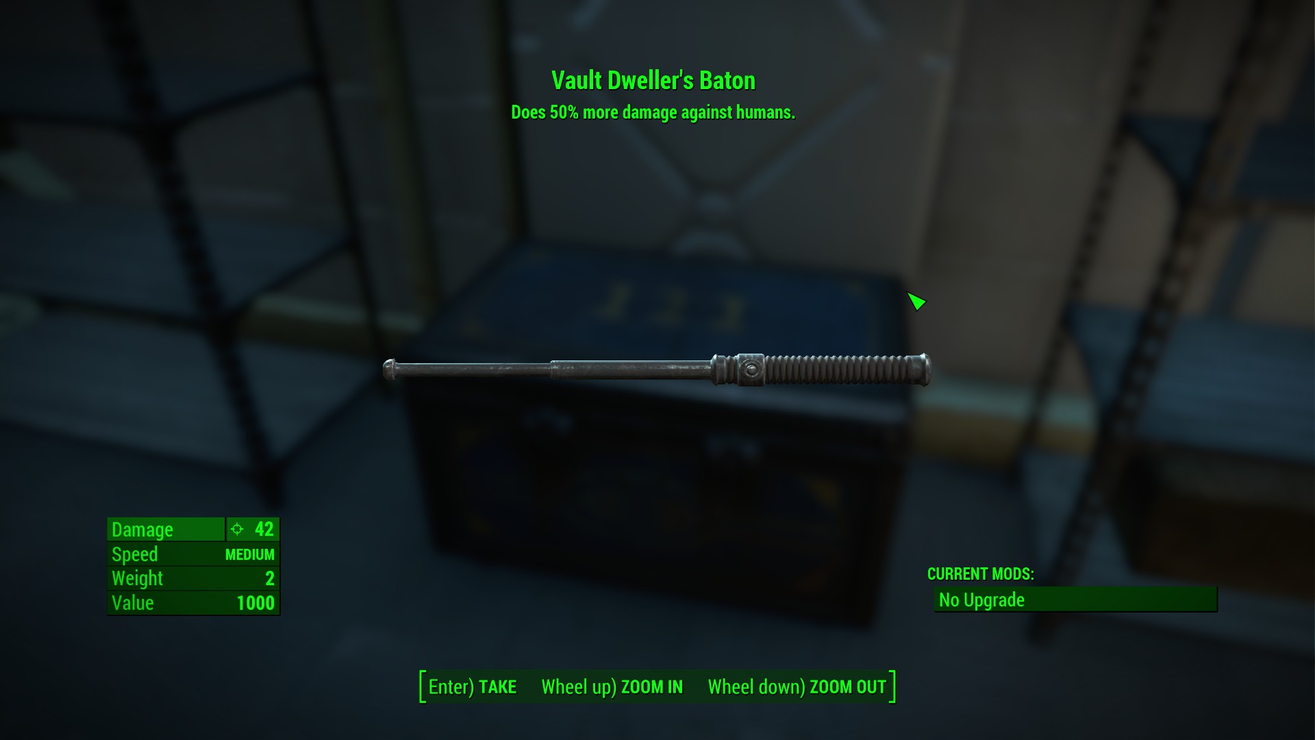Screen dimensions: 1315x740
Task: Select the No Upgrade mod entry
Action: pyautogui.click(x=1075, y=600)
